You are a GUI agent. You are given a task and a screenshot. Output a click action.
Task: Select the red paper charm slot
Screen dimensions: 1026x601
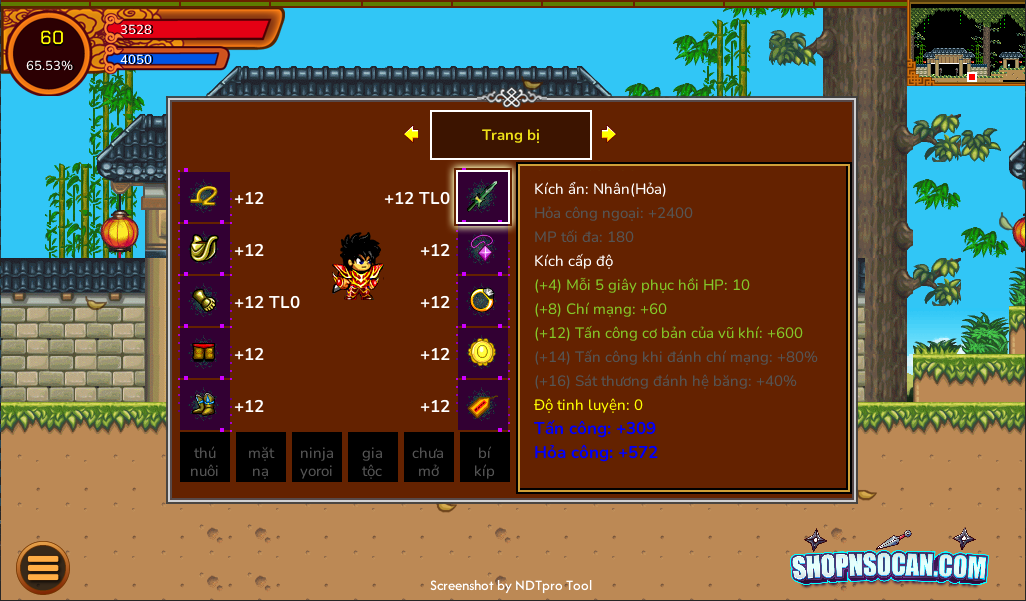pos(483,406)
